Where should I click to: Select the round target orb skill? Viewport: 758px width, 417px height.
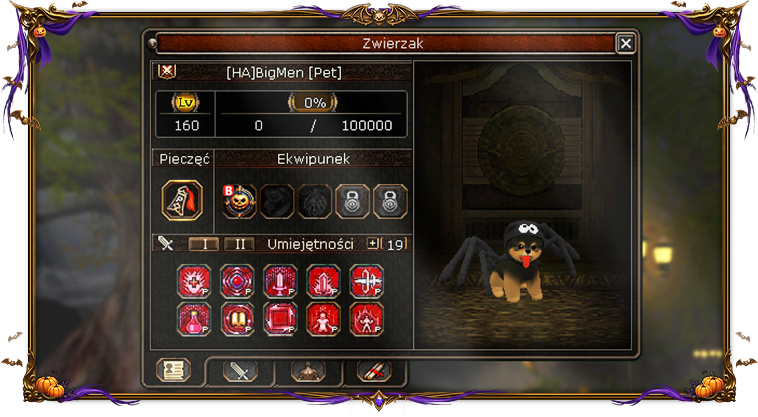(x=236, y=281)
